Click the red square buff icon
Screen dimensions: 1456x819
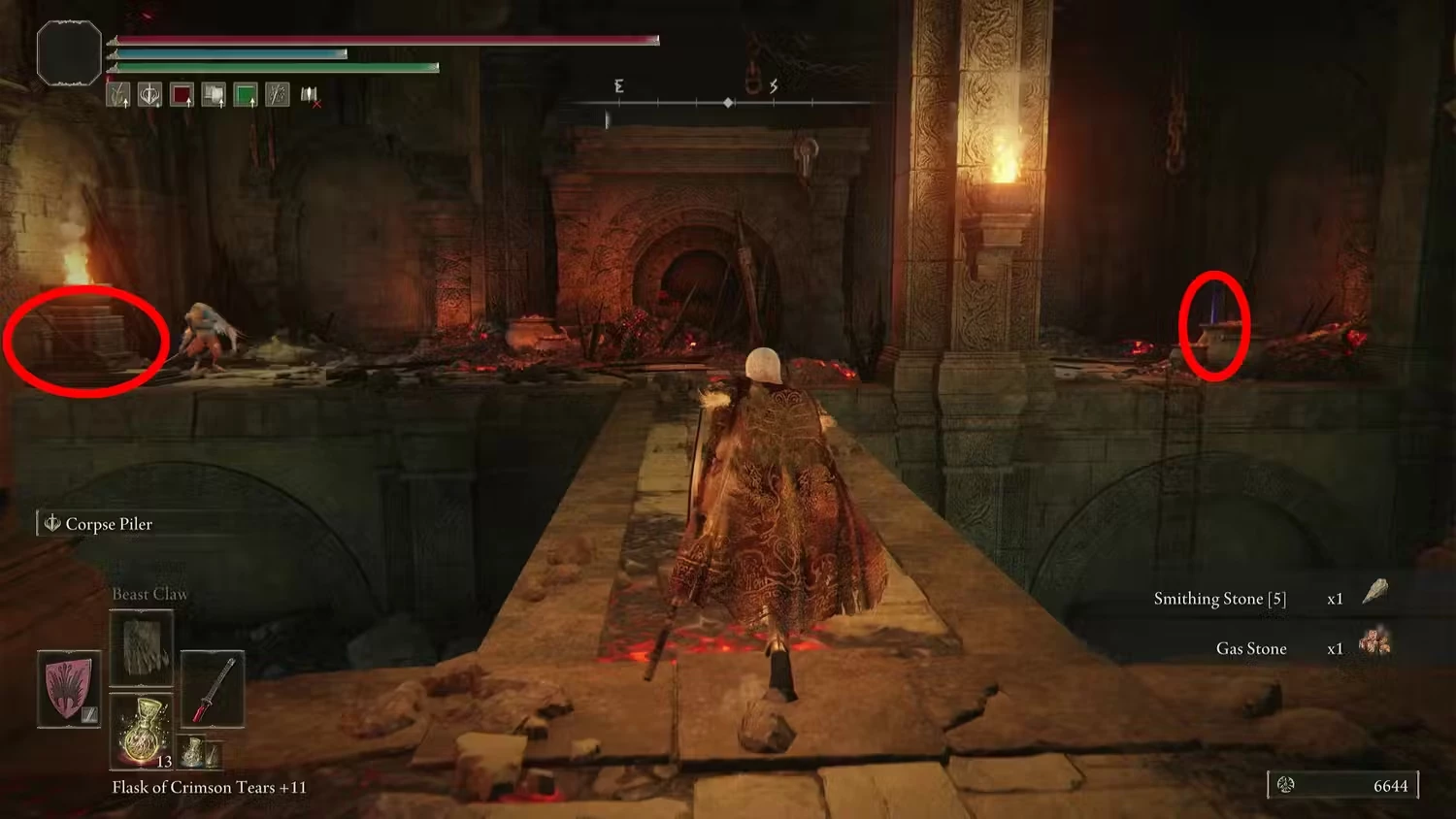click(182, 94)
